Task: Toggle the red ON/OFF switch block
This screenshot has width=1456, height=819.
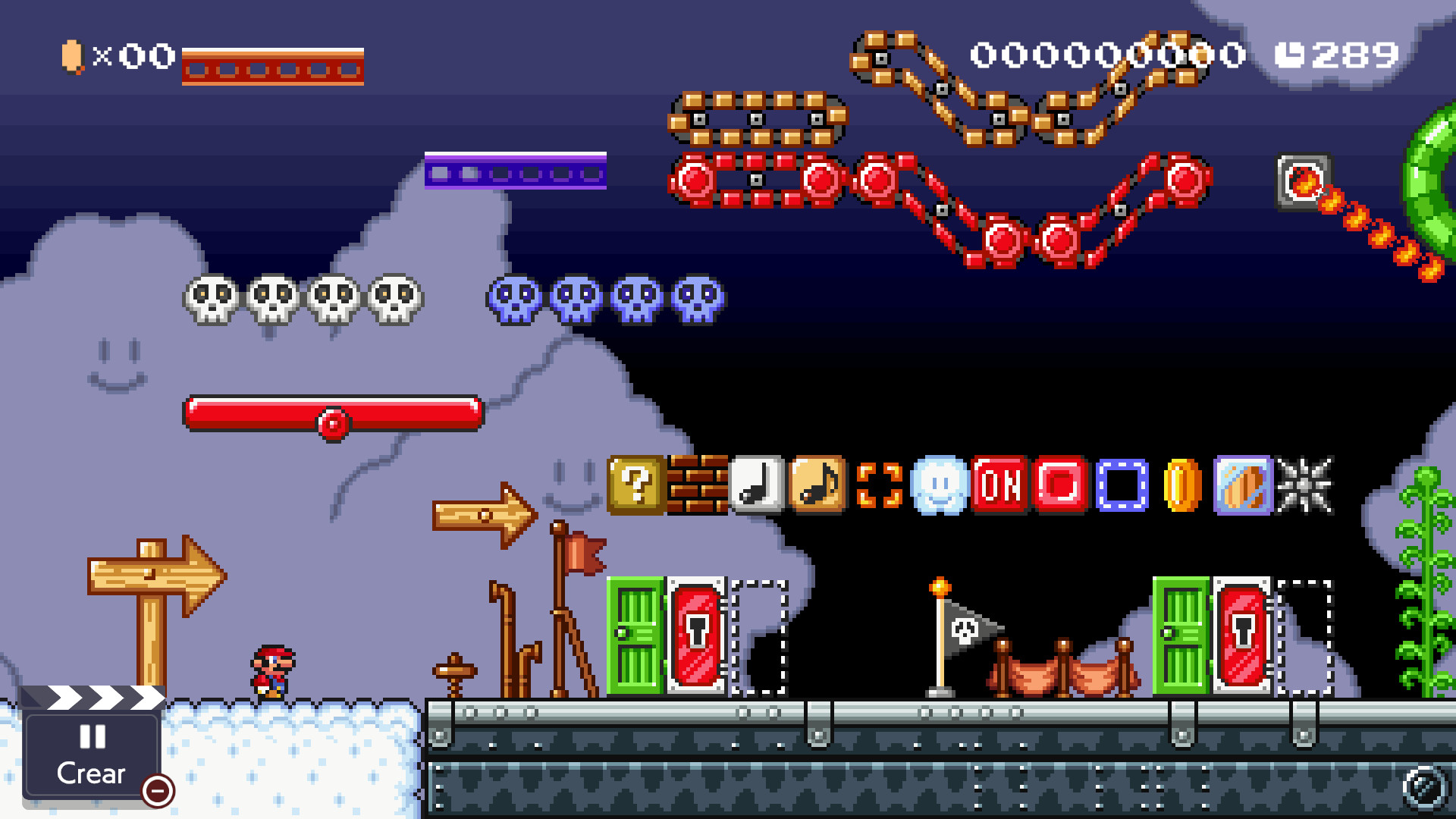Action: pos(1001,486)
